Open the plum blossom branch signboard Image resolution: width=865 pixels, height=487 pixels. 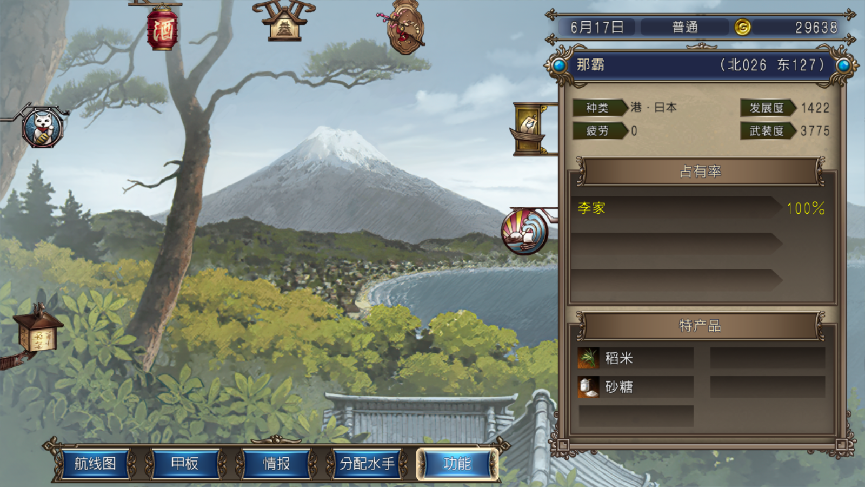point(405,26)
